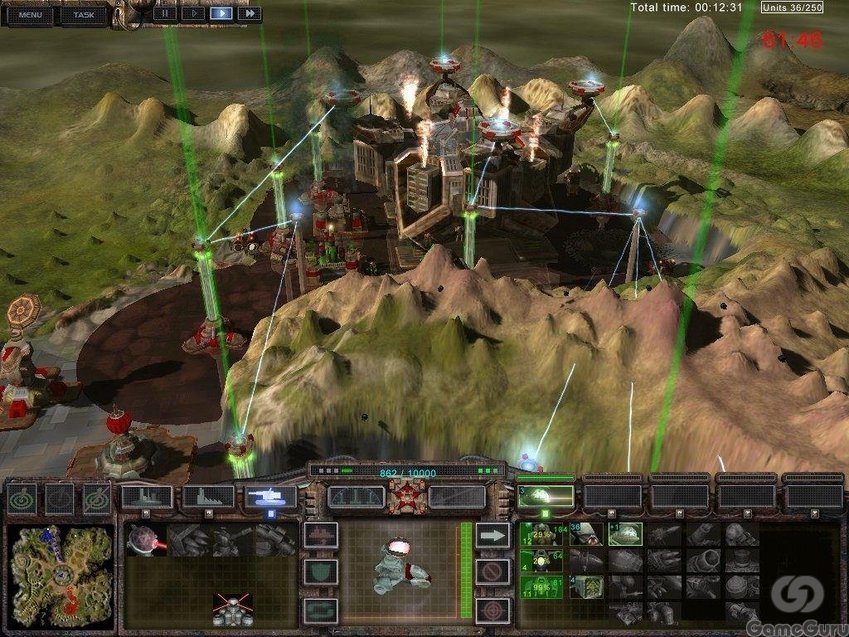Click the shield defense command button
Image resolution: width=849 pixels, height=637 pixels.
[321, 572]
